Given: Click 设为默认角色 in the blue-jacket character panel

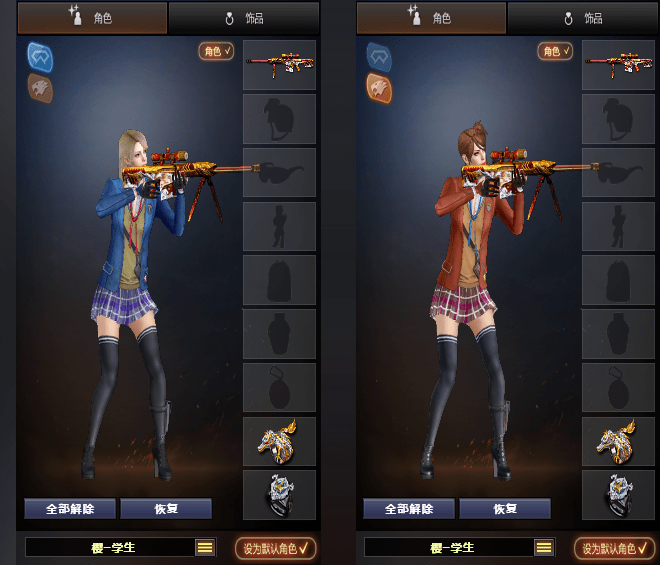Looking at the screenshot, I should [x=276, y=548].
